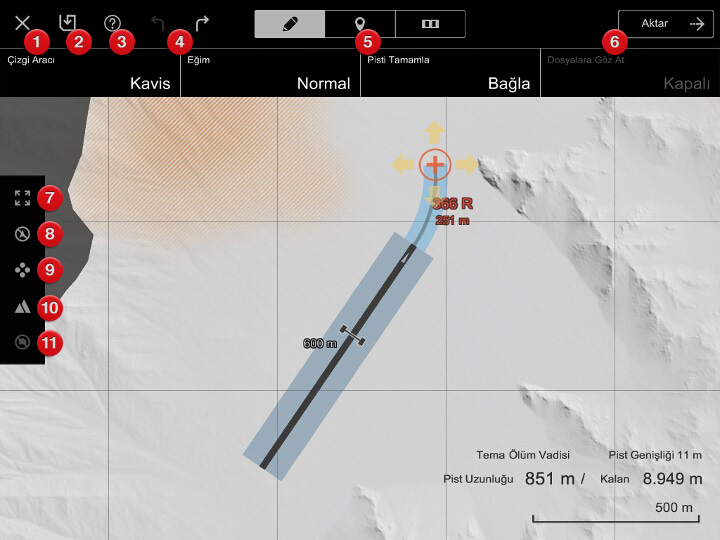Select the three-segment rectangle tab

(x=430, y=24)
